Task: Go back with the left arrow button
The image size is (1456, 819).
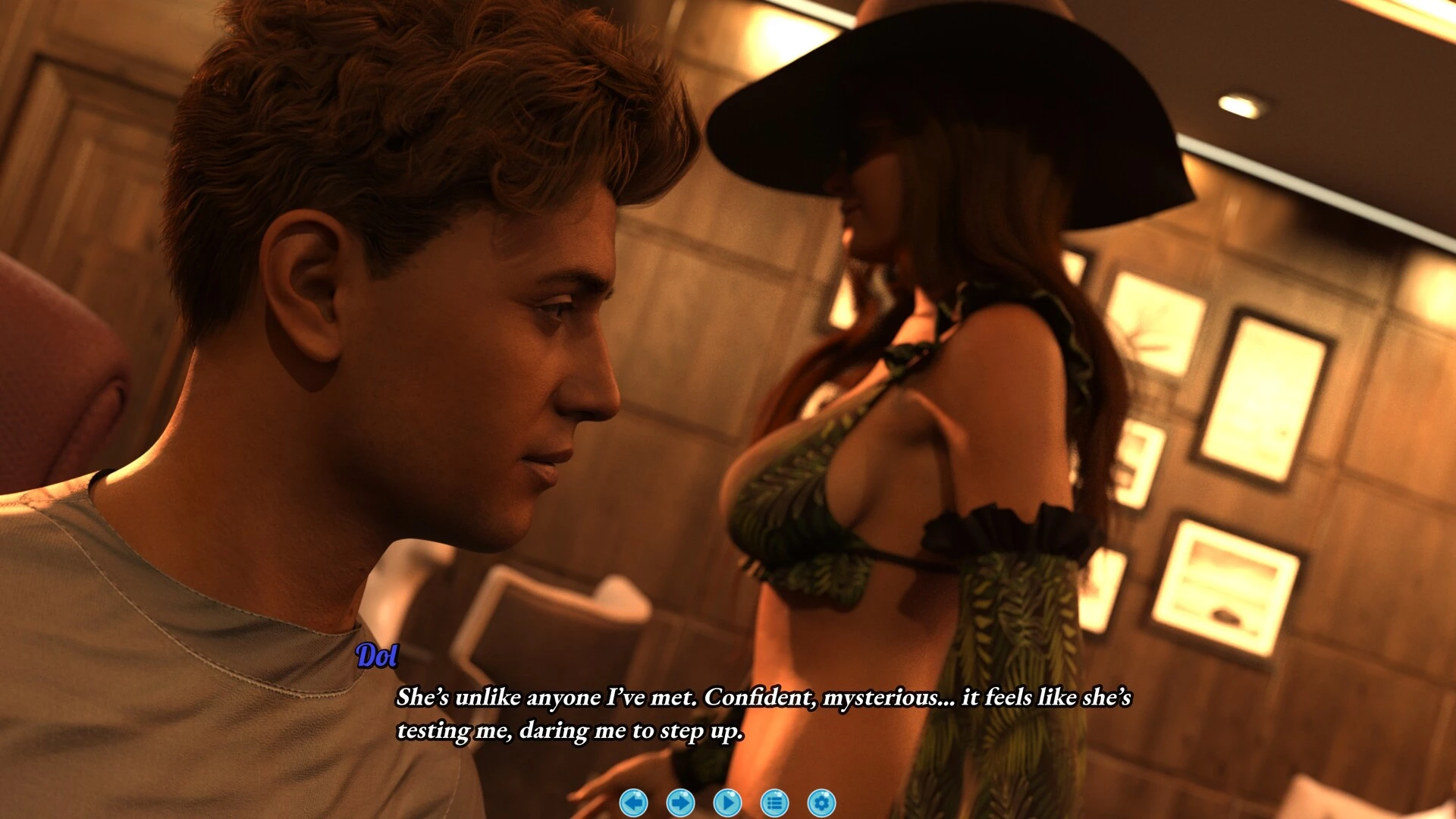Action: (x=633, y=802)
